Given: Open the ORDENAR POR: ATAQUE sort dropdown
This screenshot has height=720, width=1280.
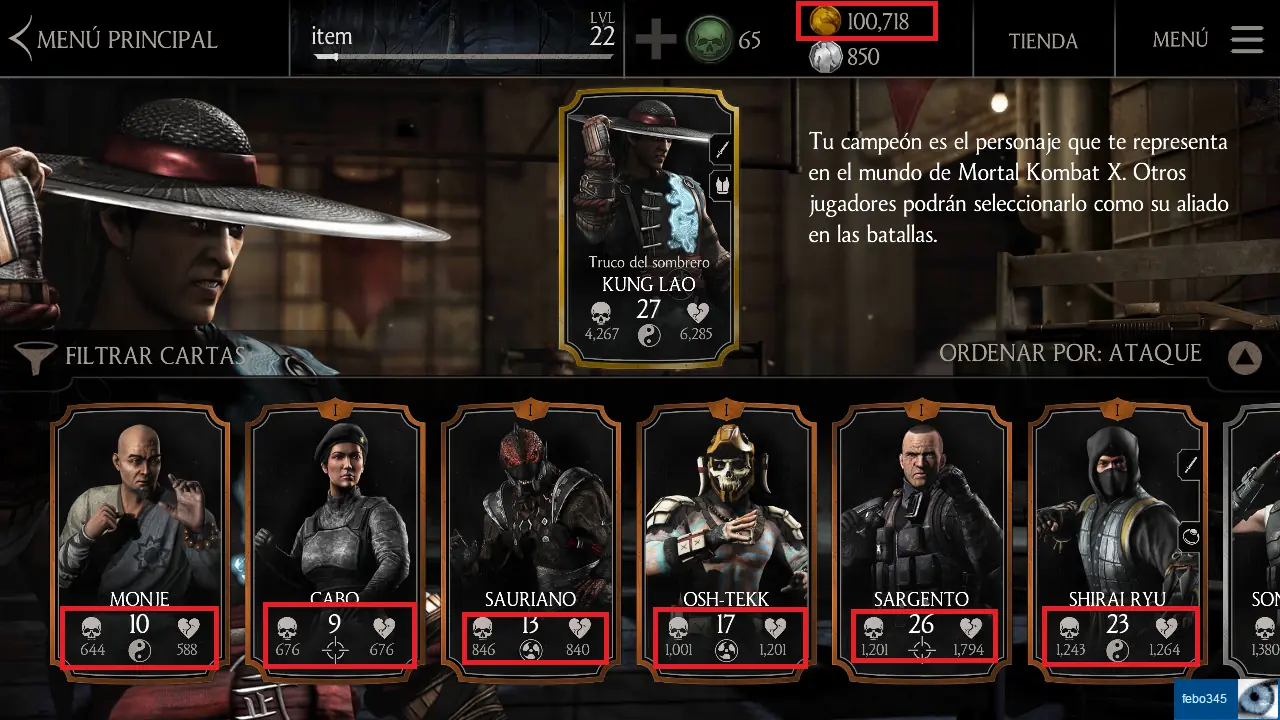Looking at the screenshot, I should click(1070, 354).
